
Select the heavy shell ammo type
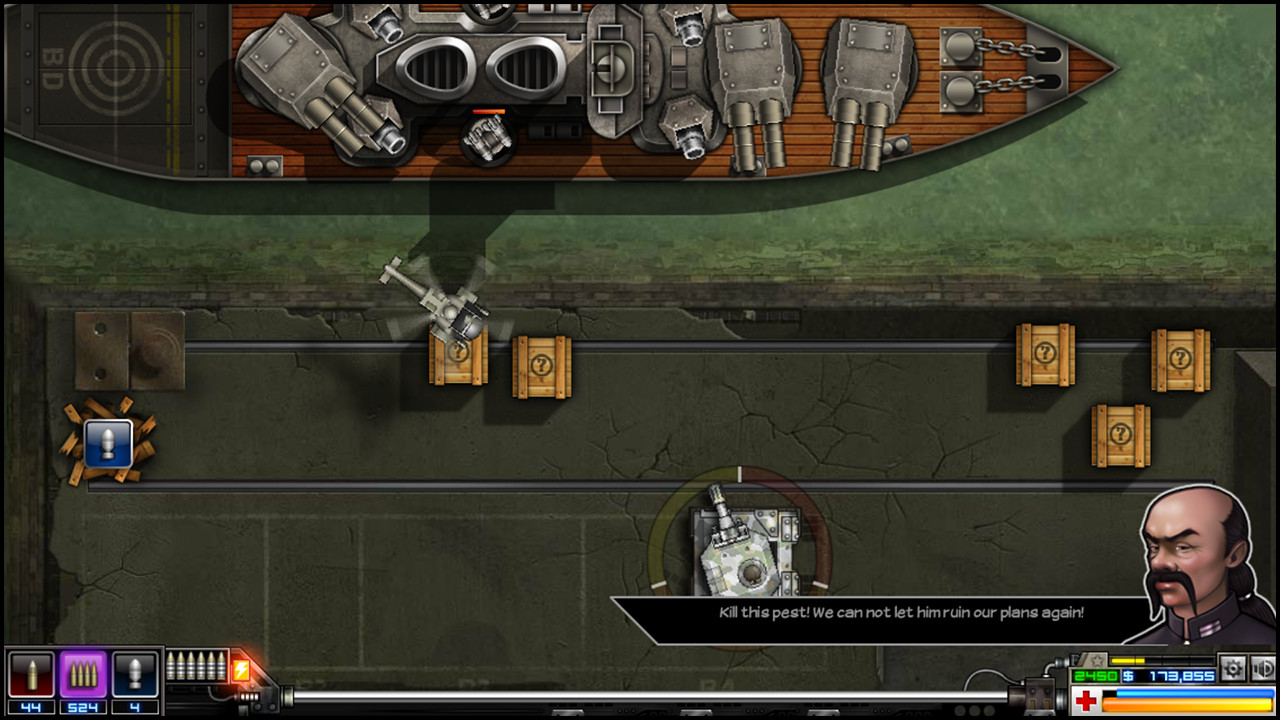(x=135, y=675)
